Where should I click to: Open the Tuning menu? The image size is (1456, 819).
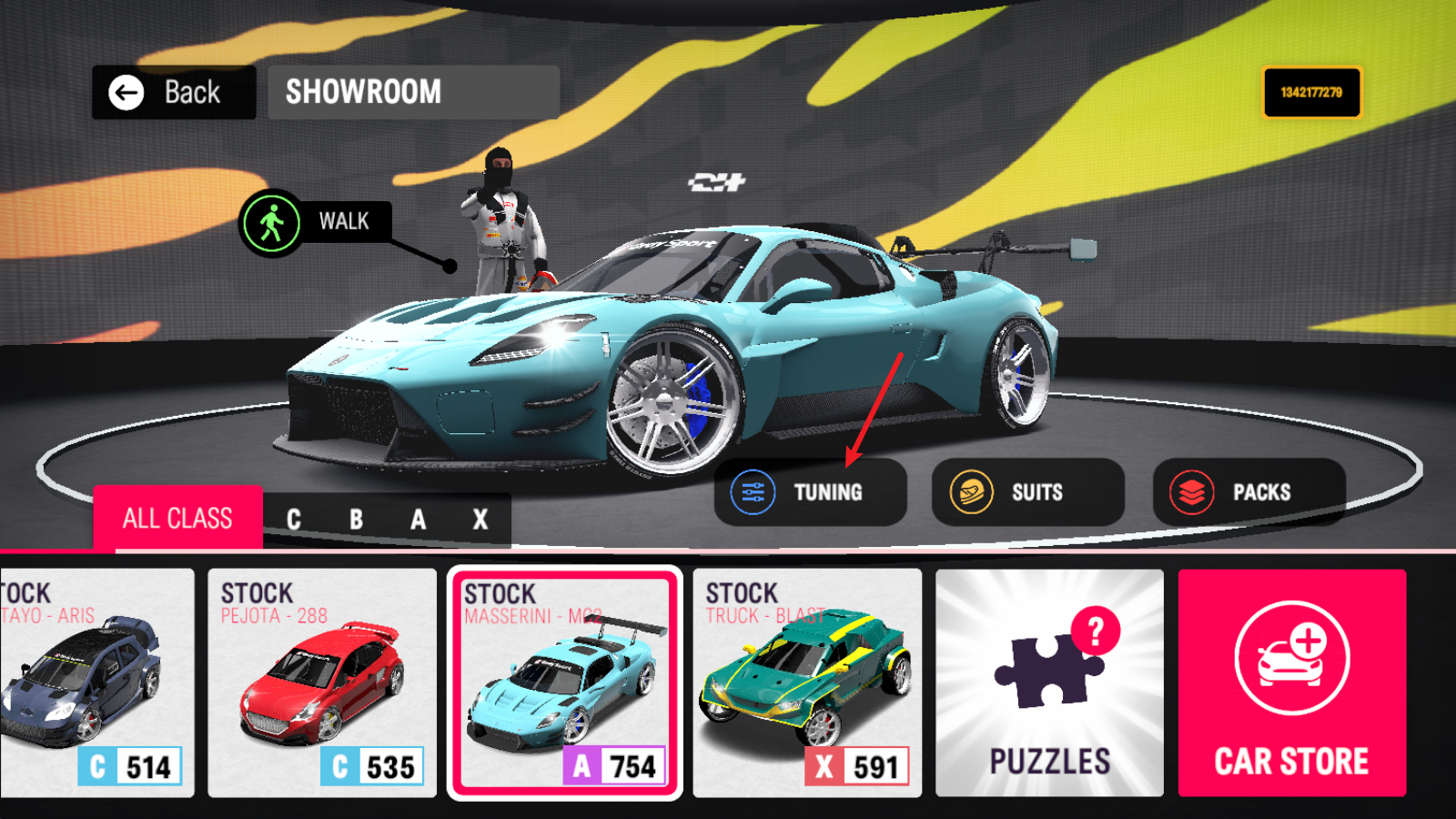[x=810, y=492]
